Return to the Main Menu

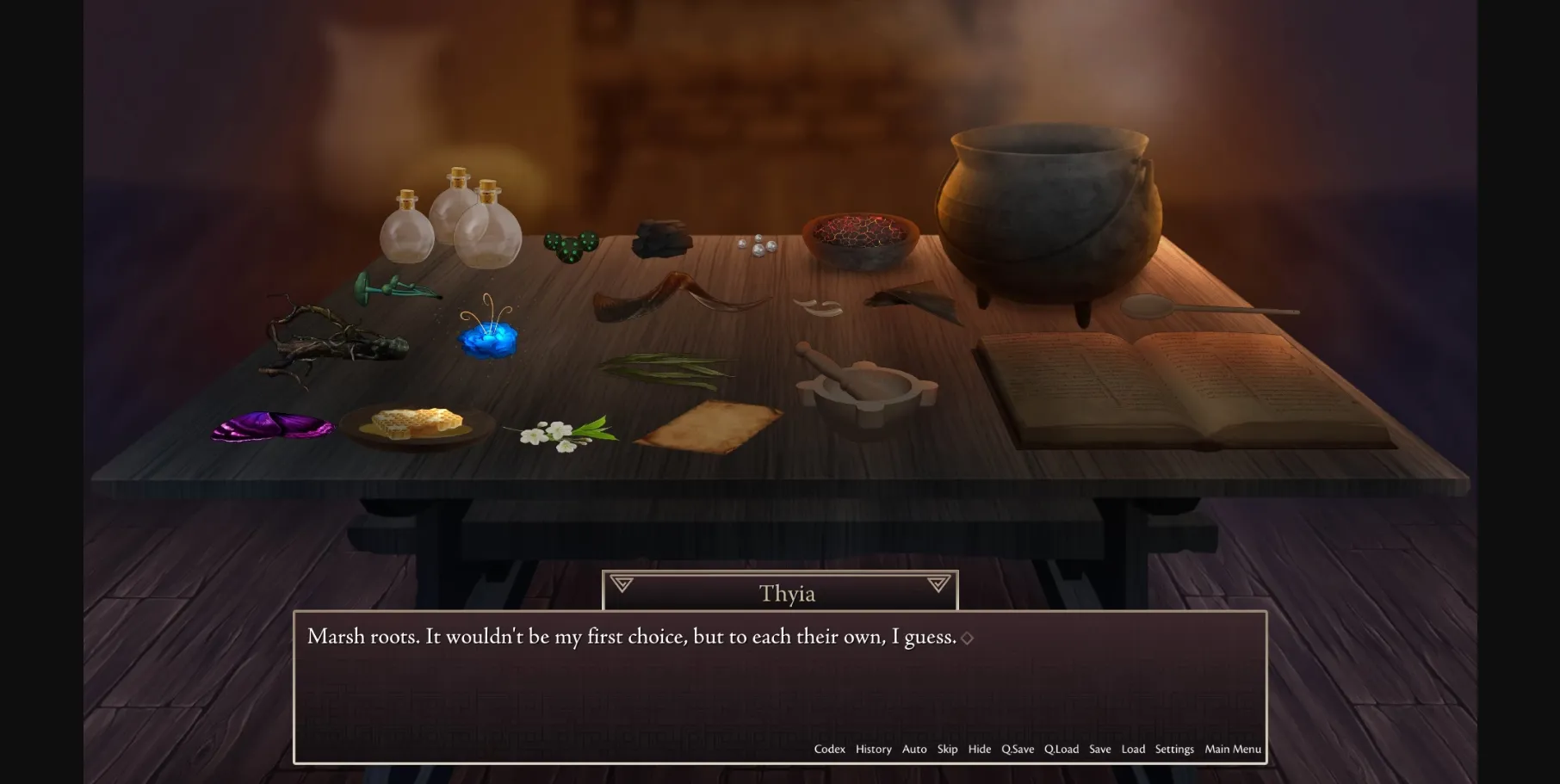pyautogui.click(x=1232, y=750)
